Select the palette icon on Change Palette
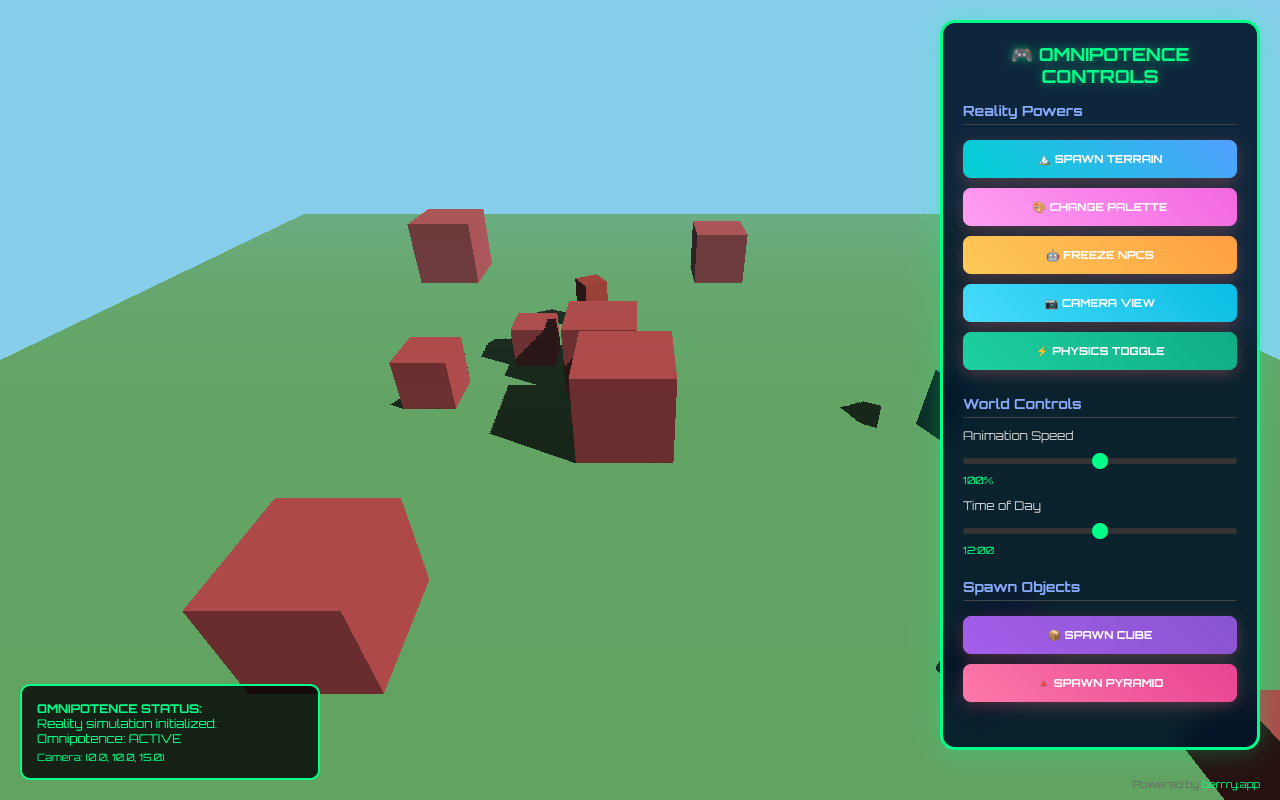This screenshot has height=800, width=1280. 1039,207
